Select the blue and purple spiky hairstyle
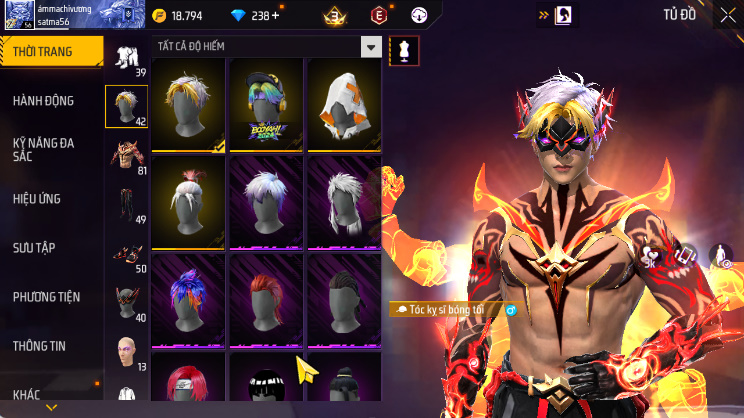This screenshot has width=744, height=418. tap(188, 300)
